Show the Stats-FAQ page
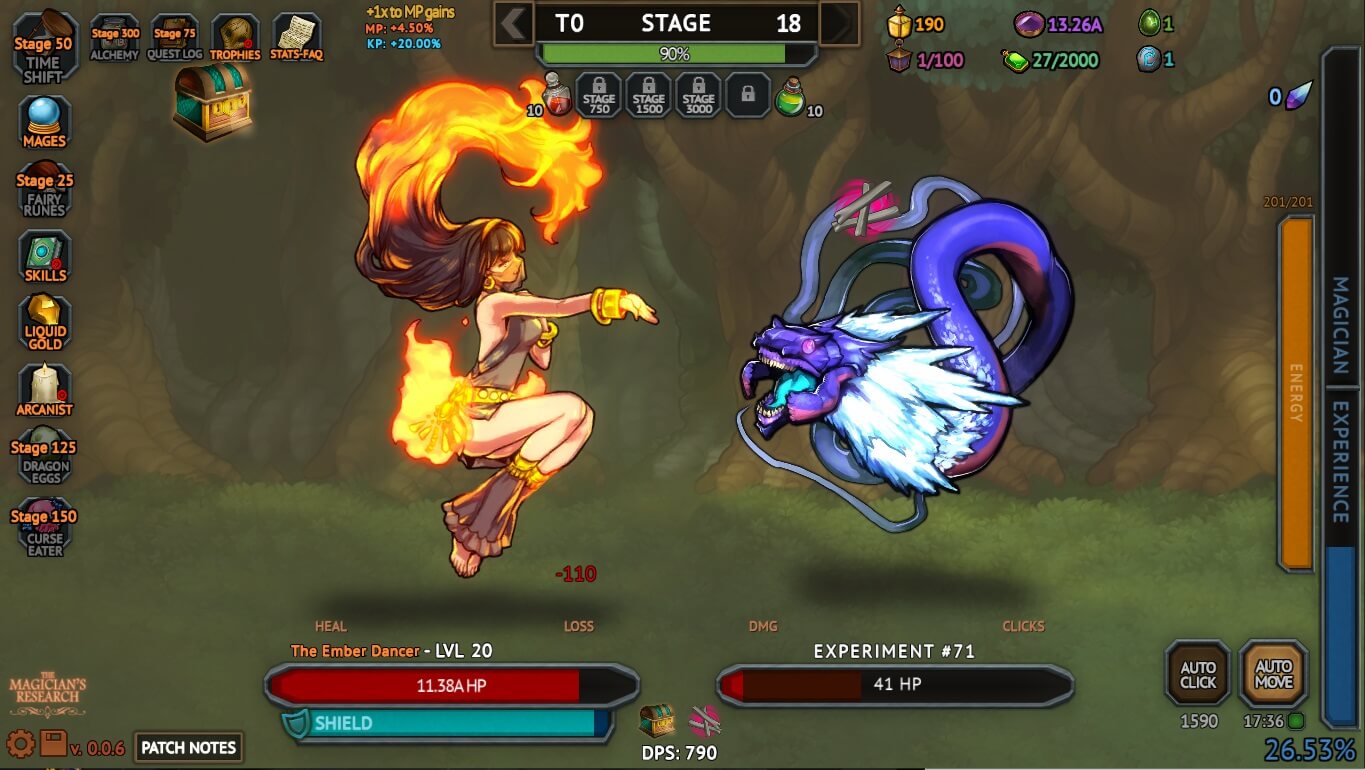This screenshot has width=1365, height=770. [296, 38]
